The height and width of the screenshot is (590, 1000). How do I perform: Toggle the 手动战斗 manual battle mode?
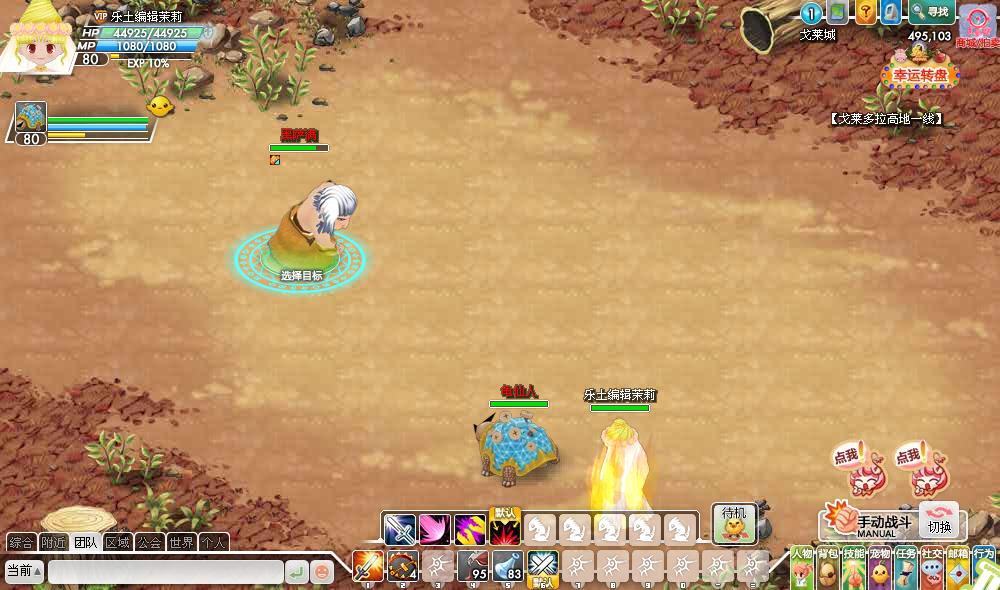click(x=868, y=521)
